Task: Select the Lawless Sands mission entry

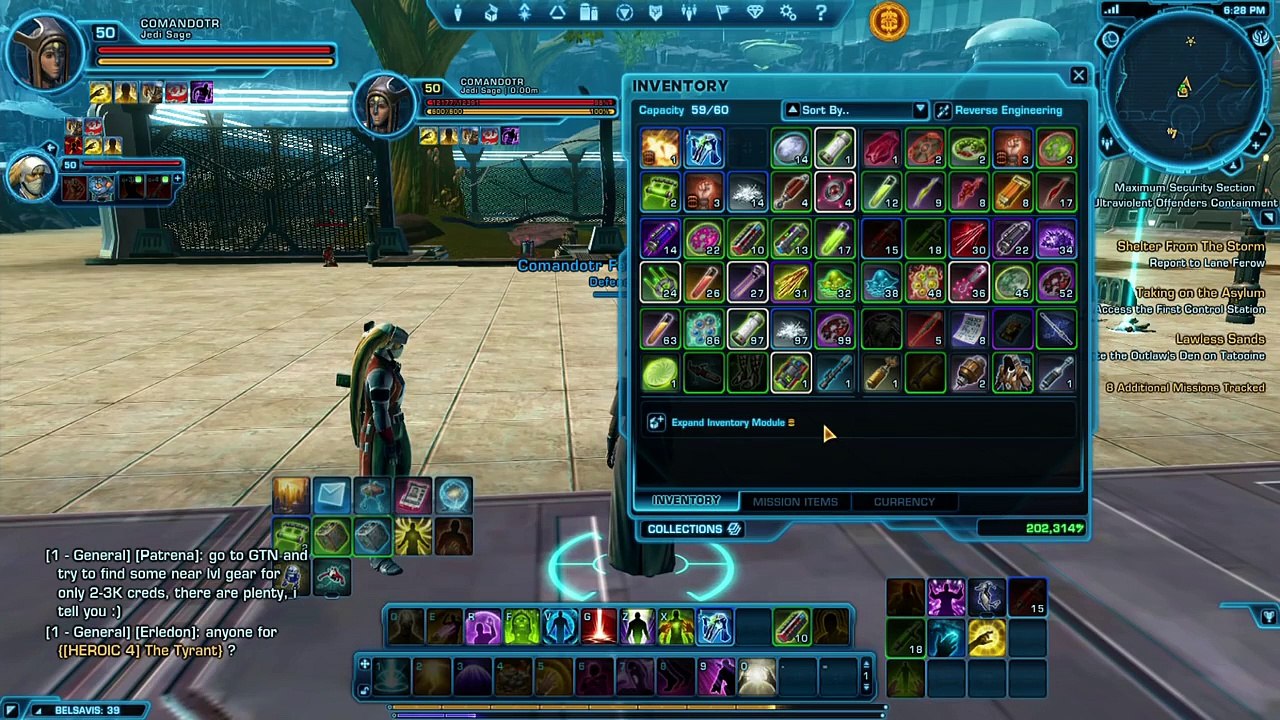Action: (x=1219, y=340)
